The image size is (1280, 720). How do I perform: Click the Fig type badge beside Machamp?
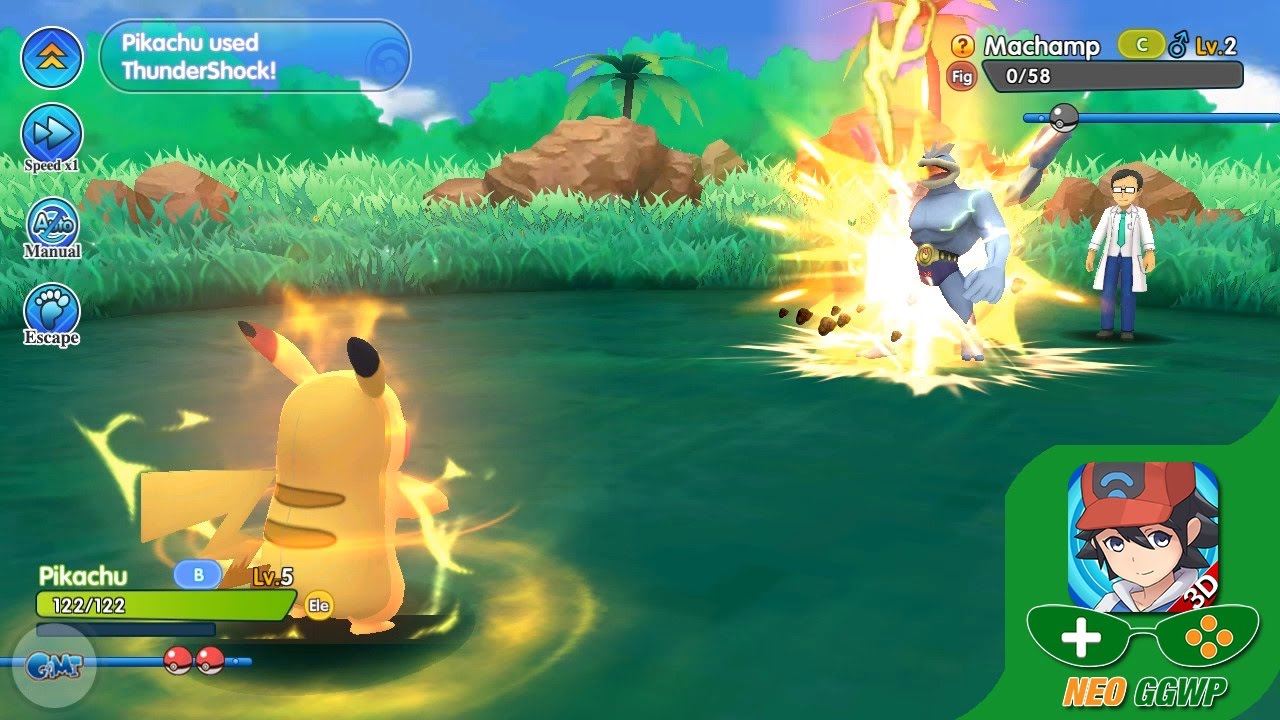pos(959,74)
